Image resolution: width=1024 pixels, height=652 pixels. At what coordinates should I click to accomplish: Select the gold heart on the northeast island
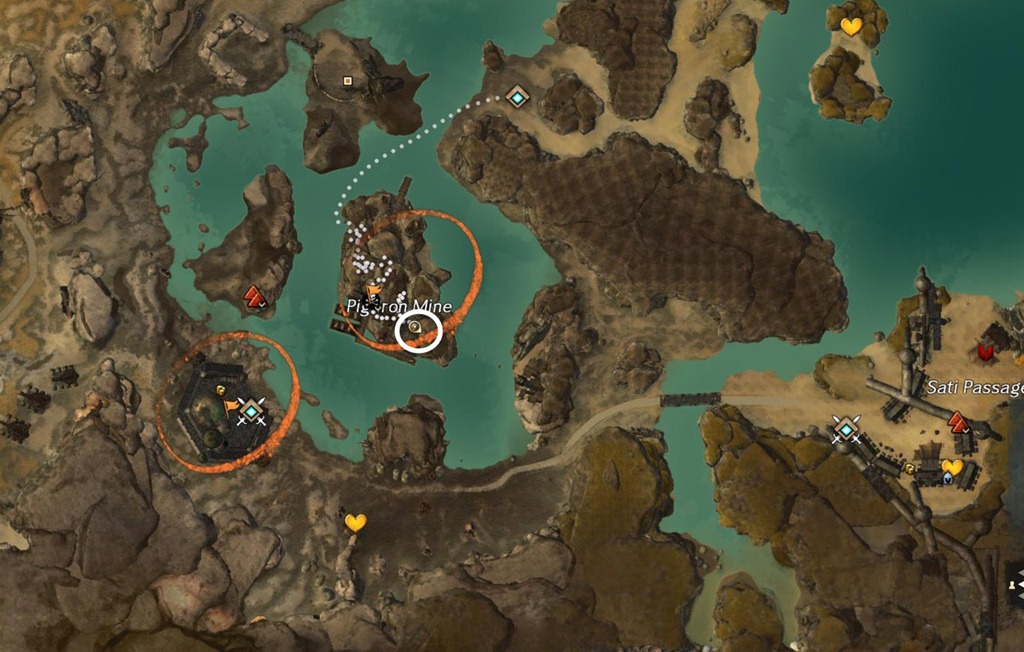click(851, 27)
